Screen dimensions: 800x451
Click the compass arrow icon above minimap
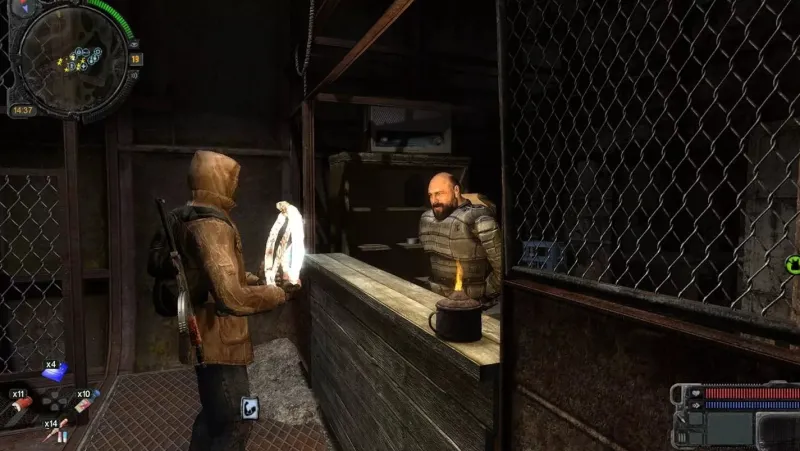coord(24,7)
